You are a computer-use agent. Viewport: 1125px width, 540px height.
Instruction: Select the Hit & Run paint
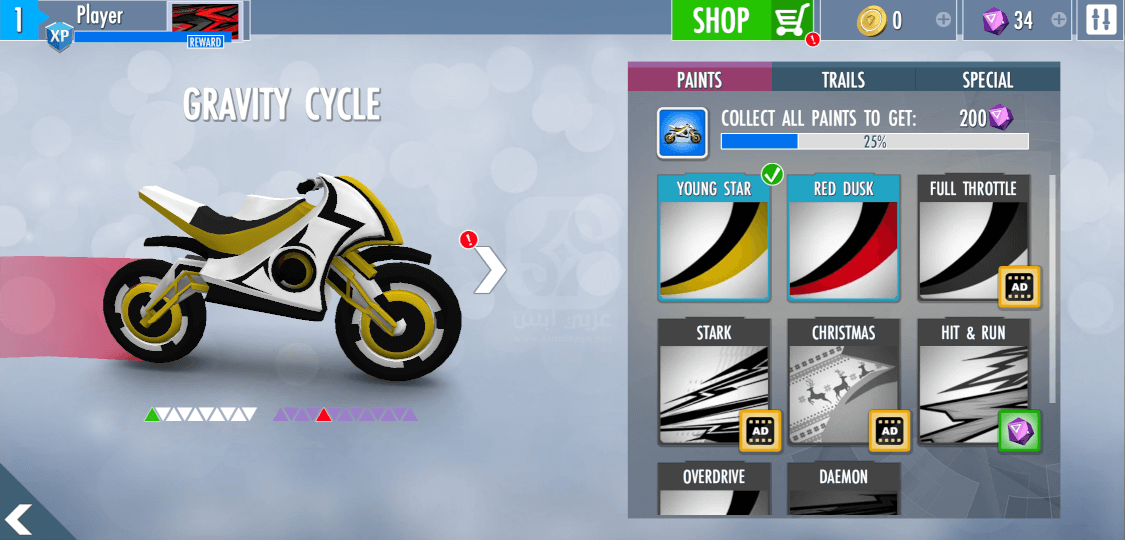(x=973, y=383)
